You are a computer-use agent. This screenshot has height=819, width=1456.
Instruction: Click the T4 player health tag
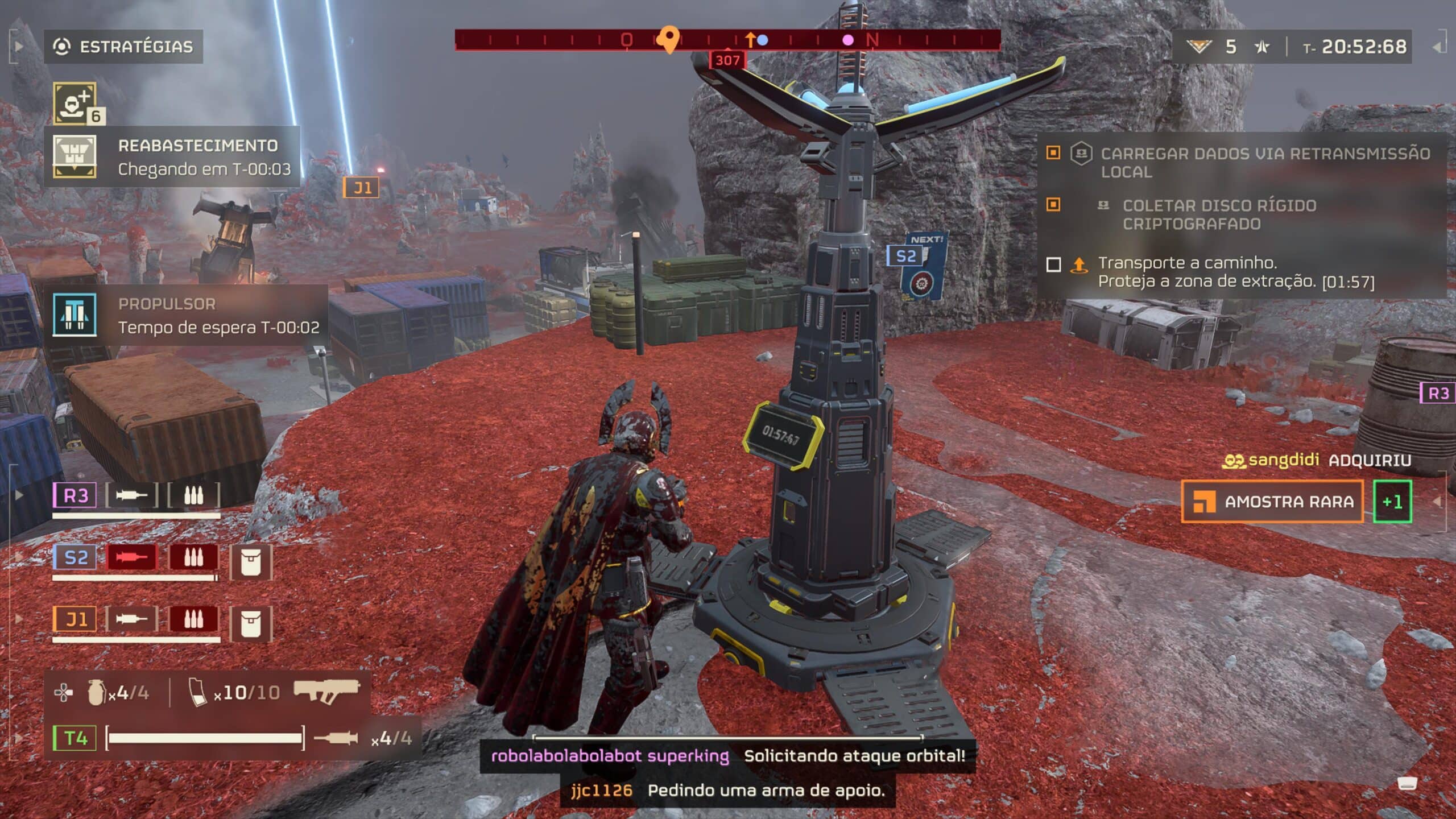[x=75, y=738]
